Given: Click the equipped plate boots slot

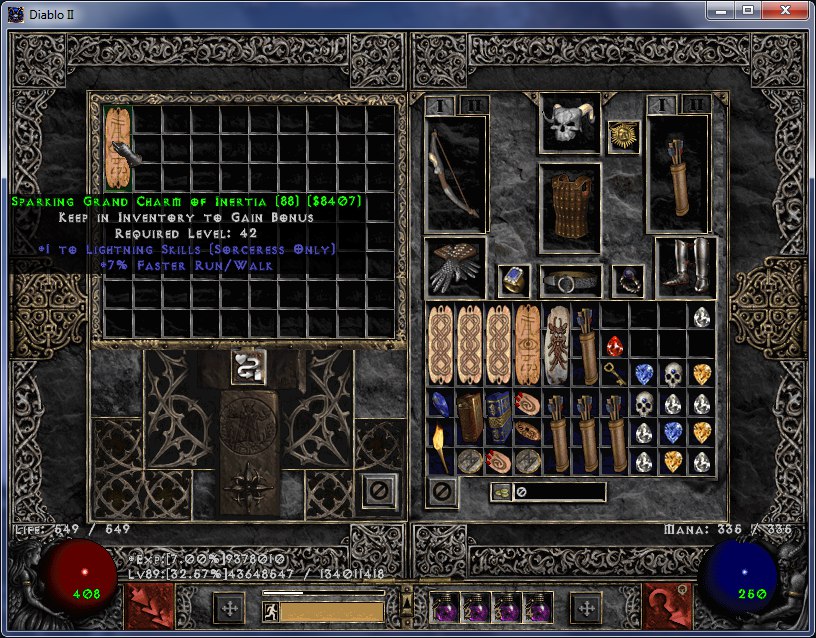Looking at the screenshot, I should point(686,266).
